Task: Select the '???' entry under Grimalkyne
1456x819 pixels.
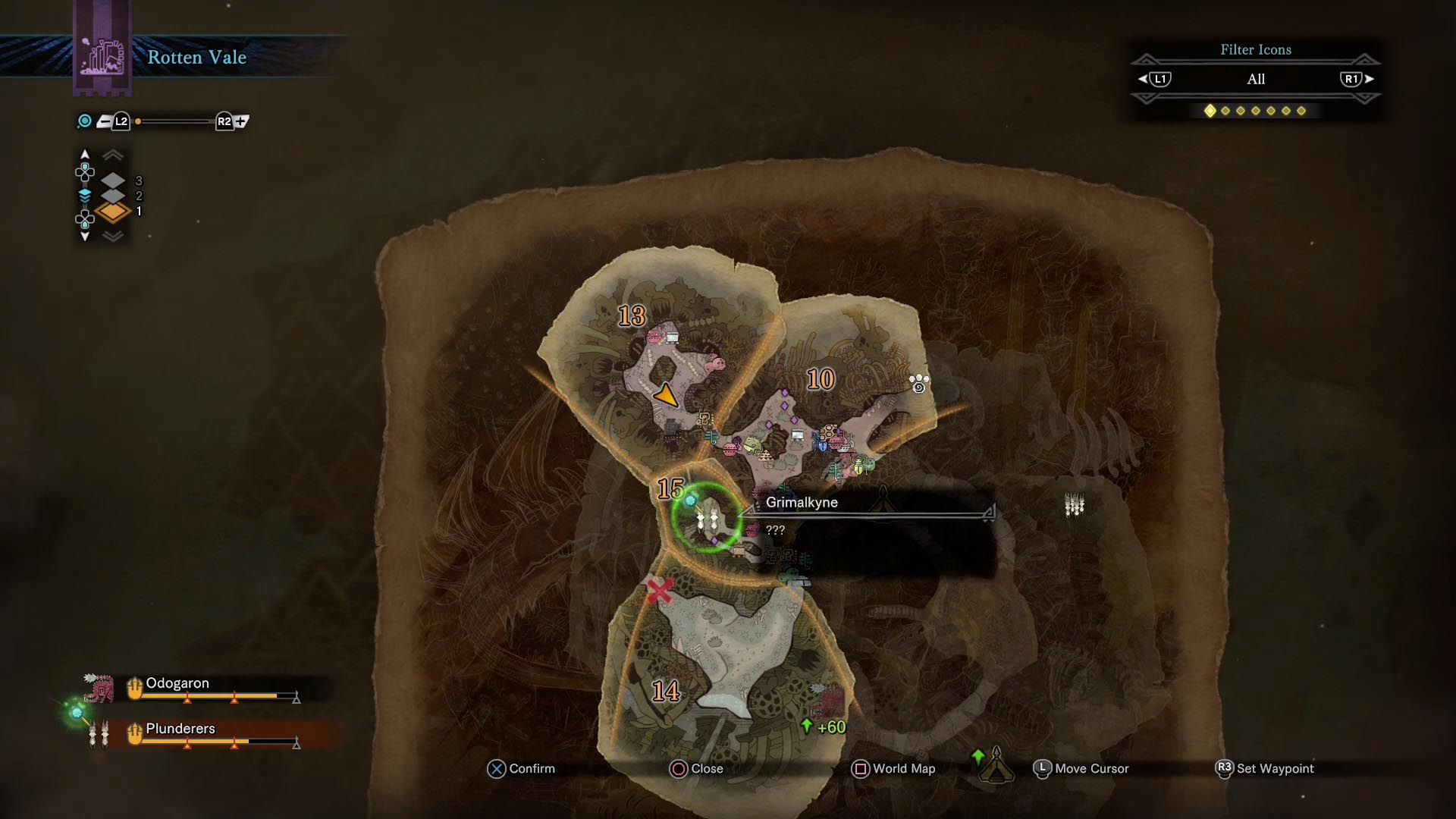Action: [775, 530]
